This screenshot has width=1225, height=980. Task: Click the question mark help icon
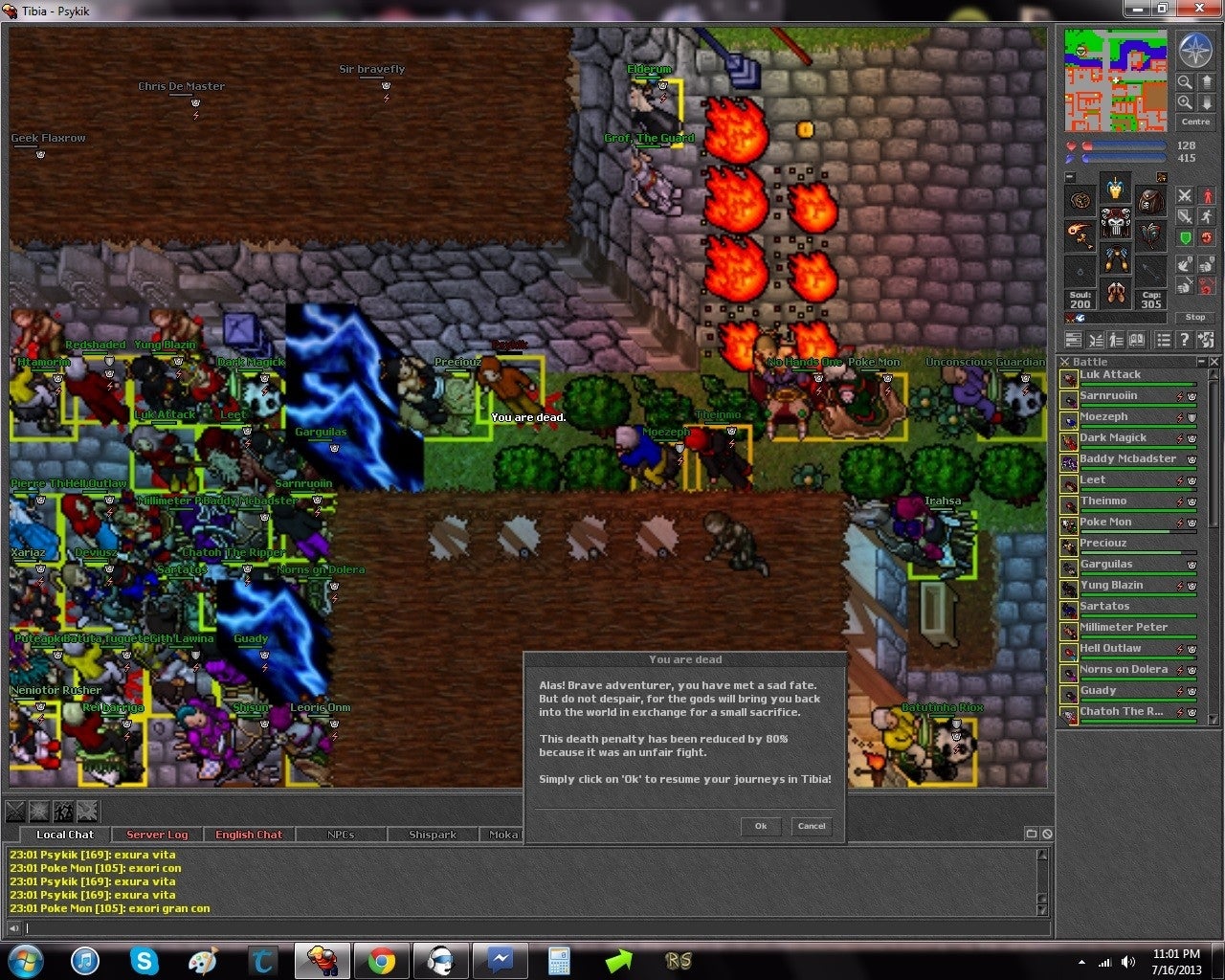pyautogui.click(x=1184, y=341)
